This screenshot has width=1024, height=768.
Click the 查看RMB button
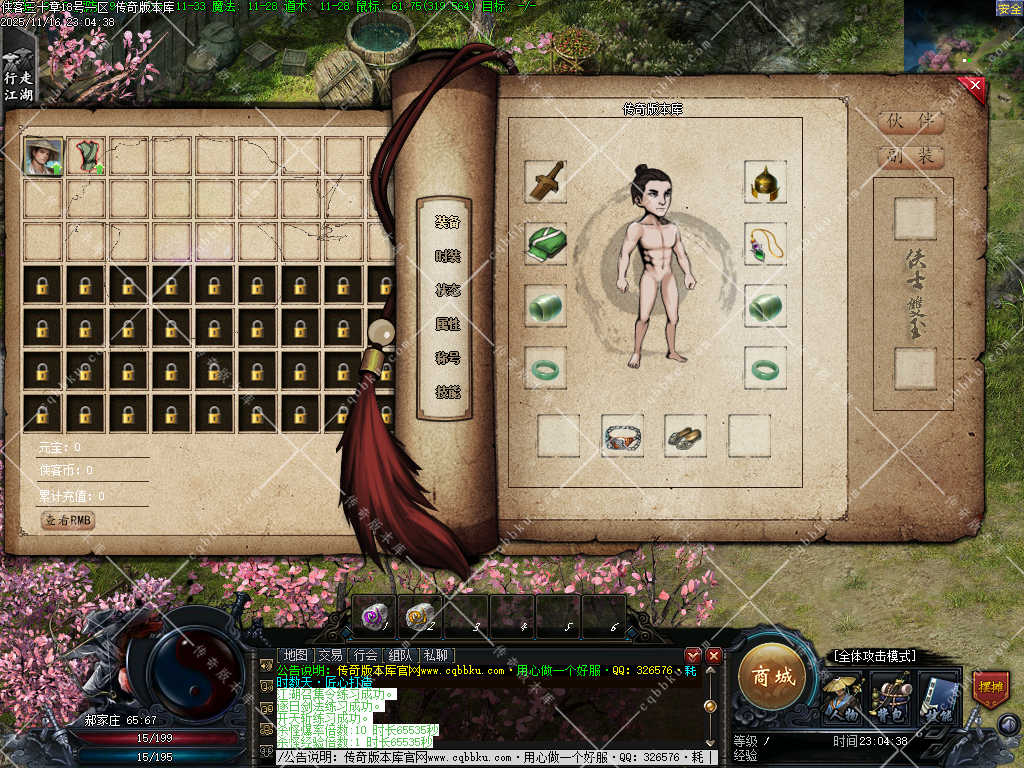click(x=68, y=520)
